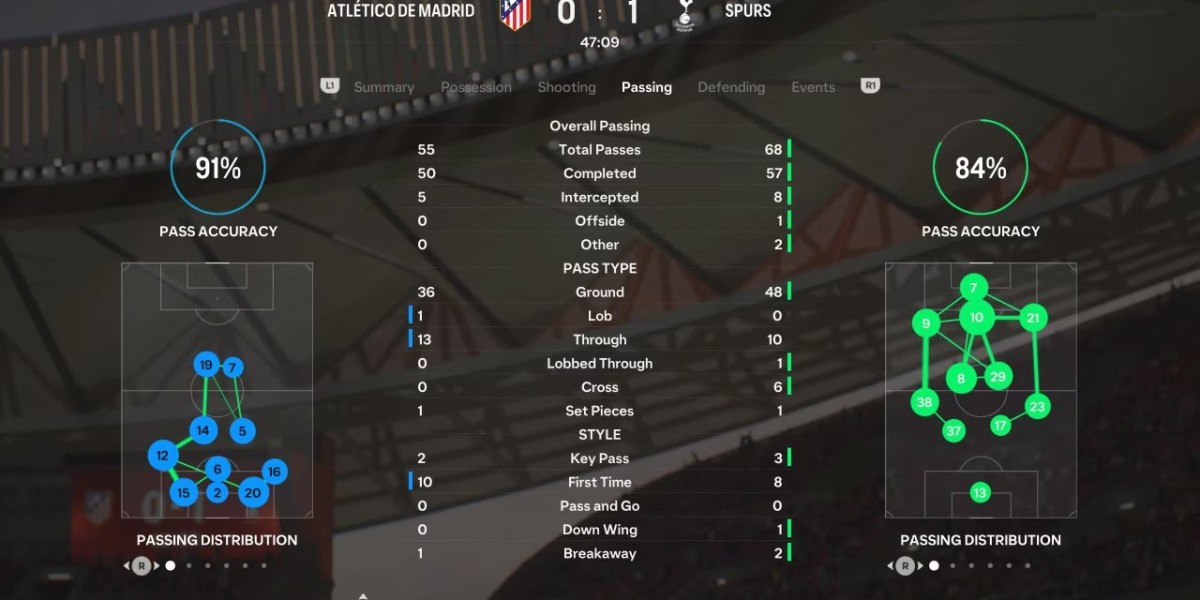
Task: Click Atlético player 20 node
Action: [x=253, y=492]
